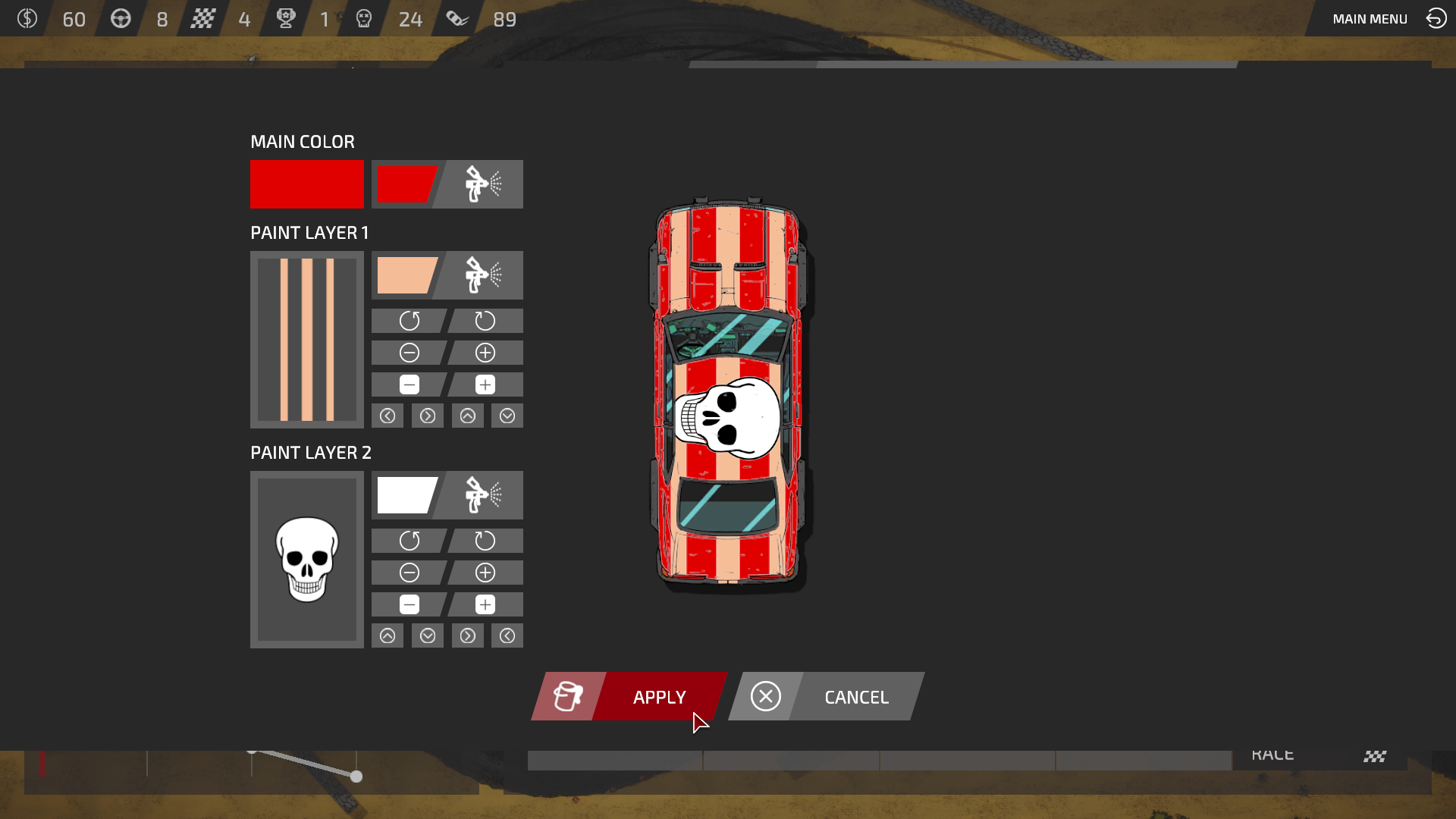Click the skull decal thumbnail in Paint Layer 2

point(306,559)
